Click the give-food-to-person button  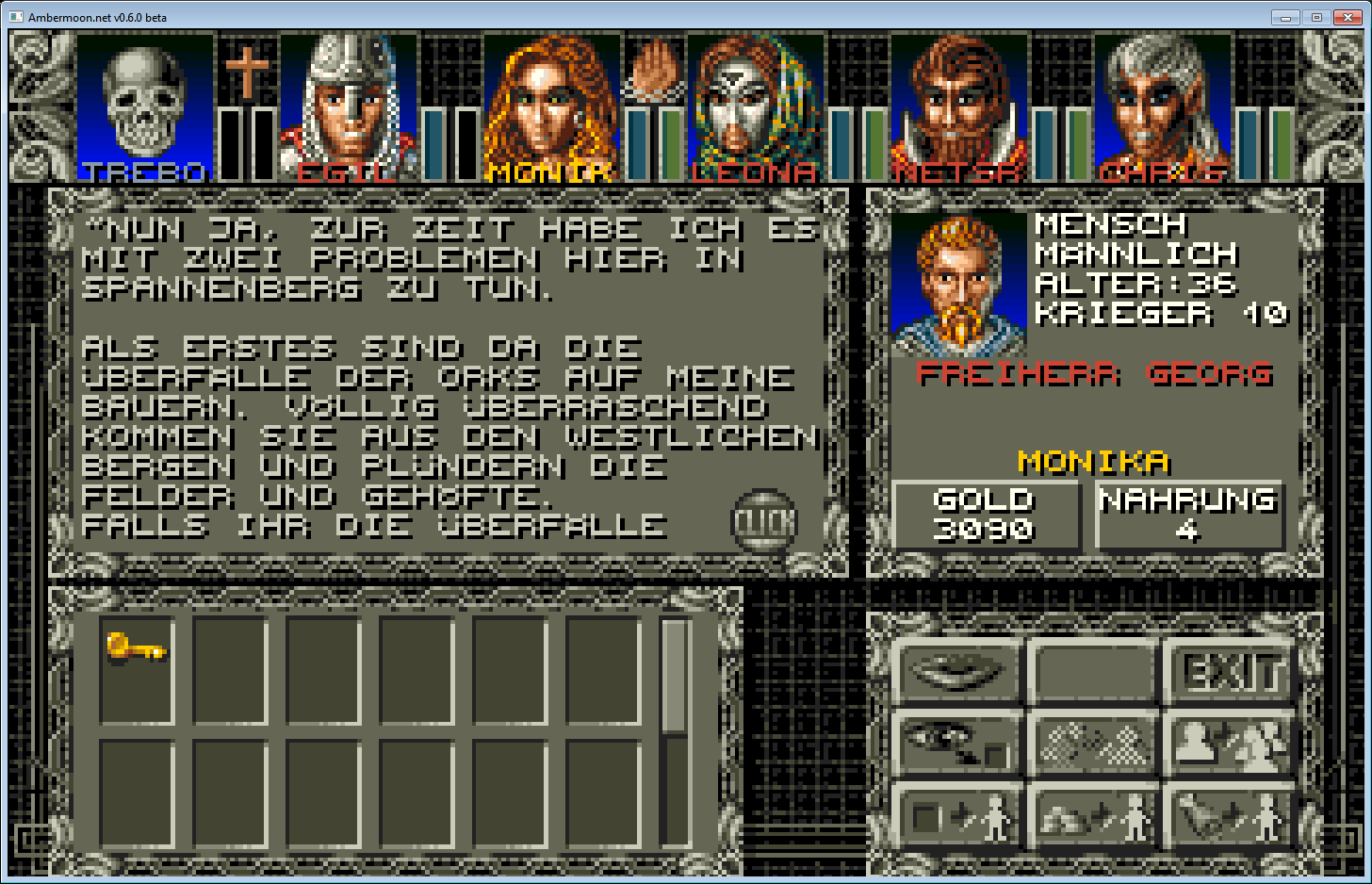pyautogui.click(x=1231, y=816)
